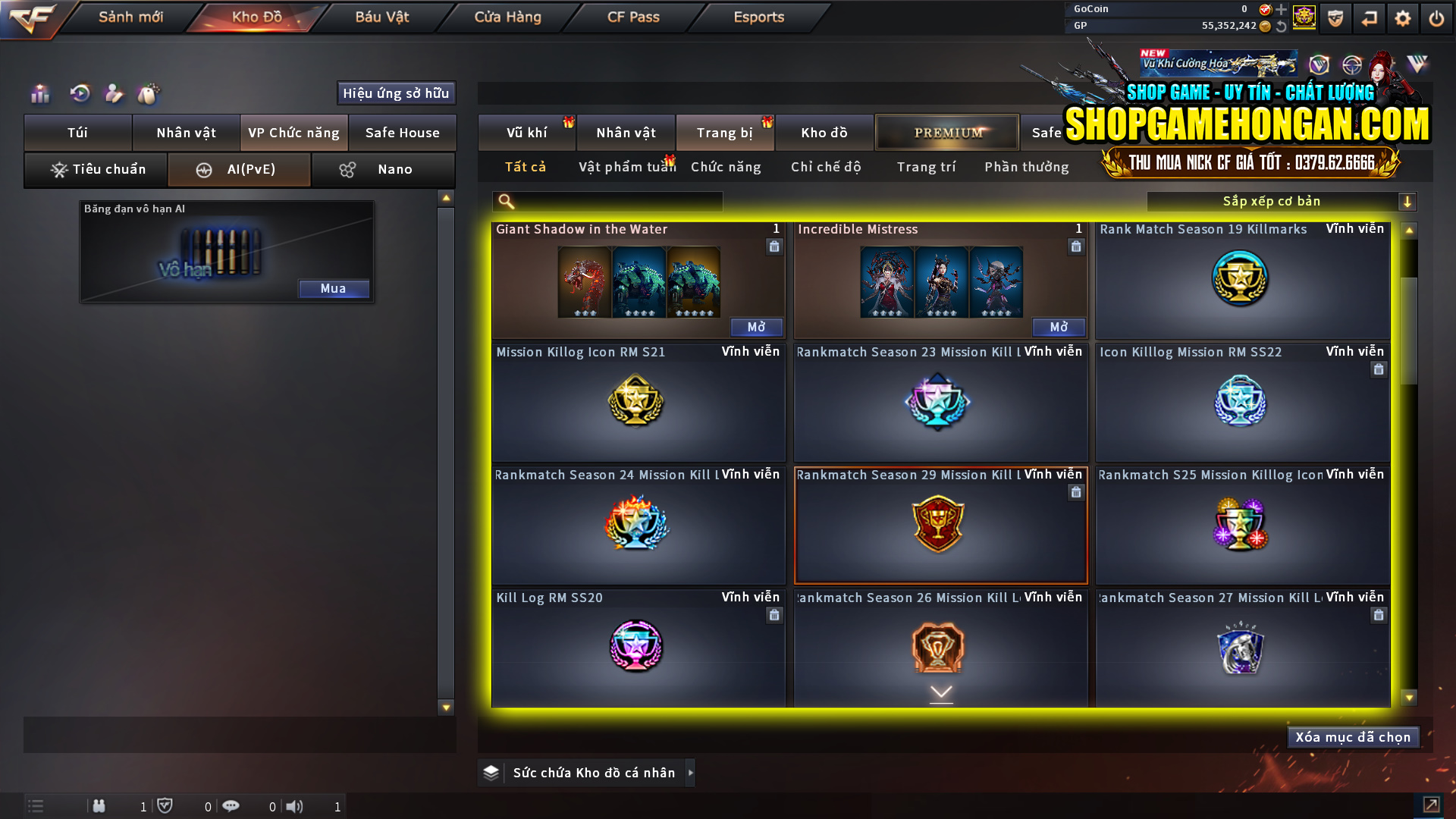Image resolution: width=1456 pixels, height=819 pixels.
Task: Open the search field above the inventory grid
Action: [x=607, y=202]
